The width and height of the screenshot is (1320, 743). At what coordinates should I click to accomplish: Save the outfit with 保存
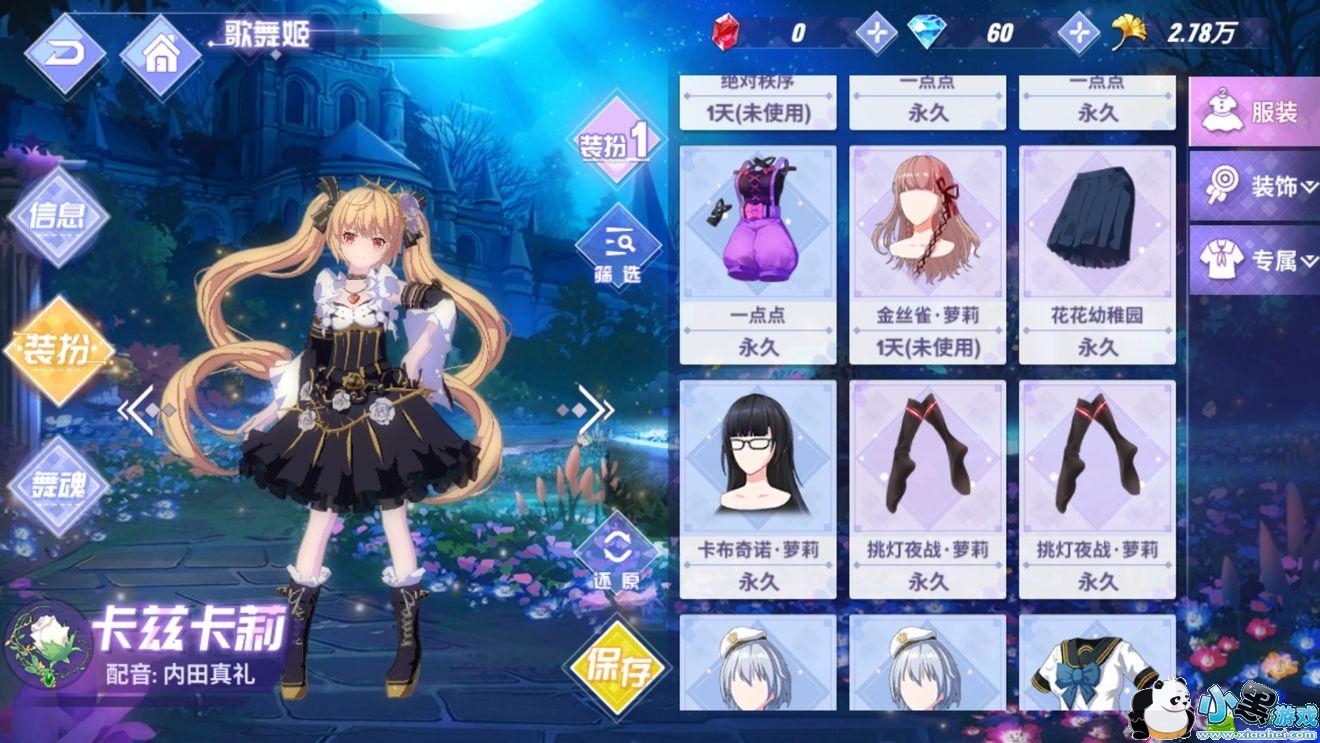(x=619, y=668)
